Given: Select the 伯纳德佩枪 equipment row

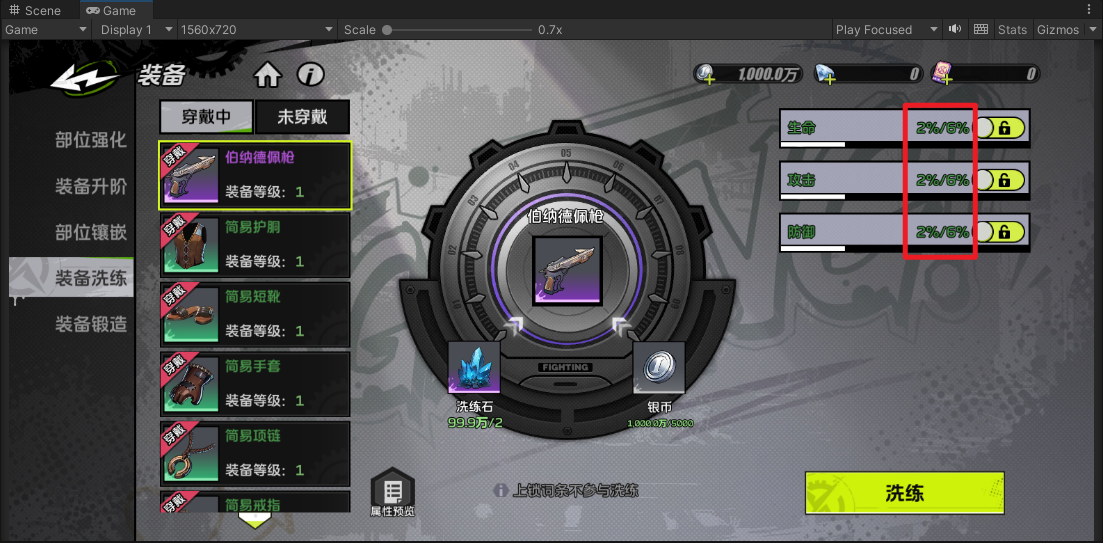Looking at the screenshot, I should click(x=255, y=175).
